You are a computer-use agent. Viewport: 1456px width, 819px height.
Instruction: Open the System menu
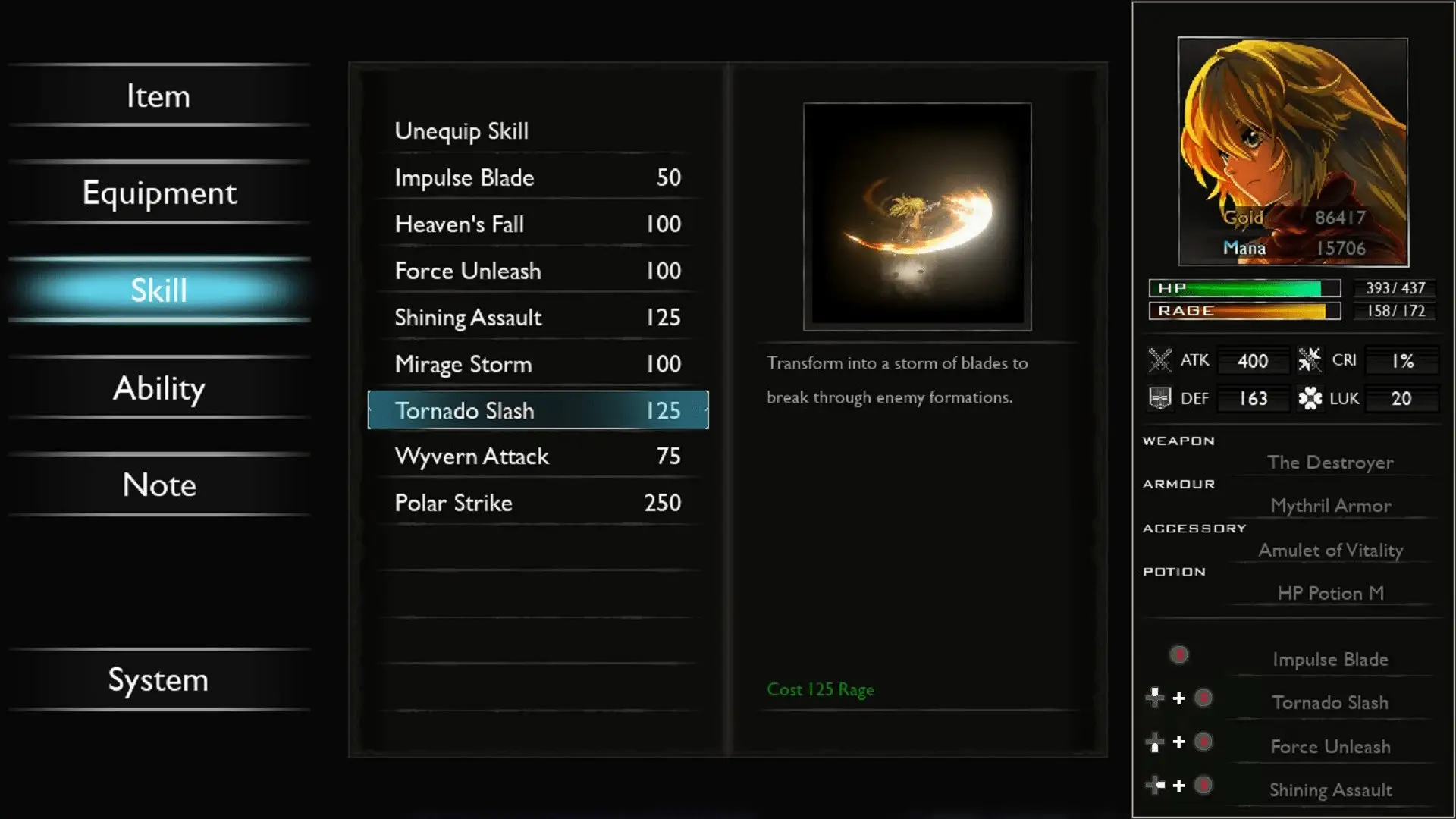[x=158, y=680]
